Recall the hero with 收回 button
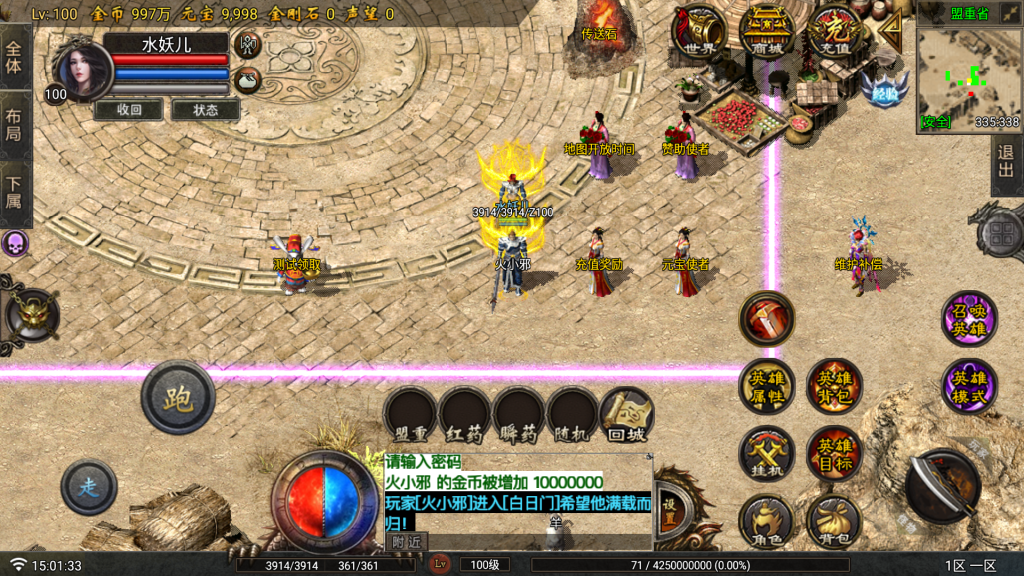This screenshot has height=576, width=1024. pyautogui.click(x=129, y=110)
